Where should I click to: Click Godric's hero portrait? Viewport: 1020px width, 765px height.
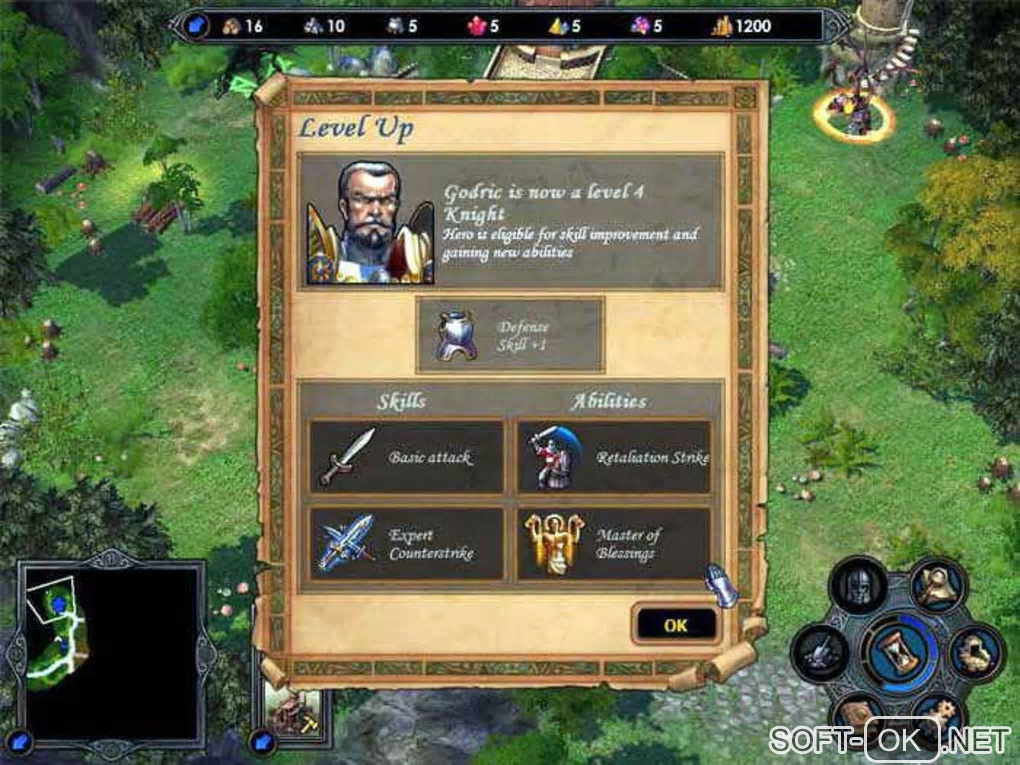tap(369, 222)
